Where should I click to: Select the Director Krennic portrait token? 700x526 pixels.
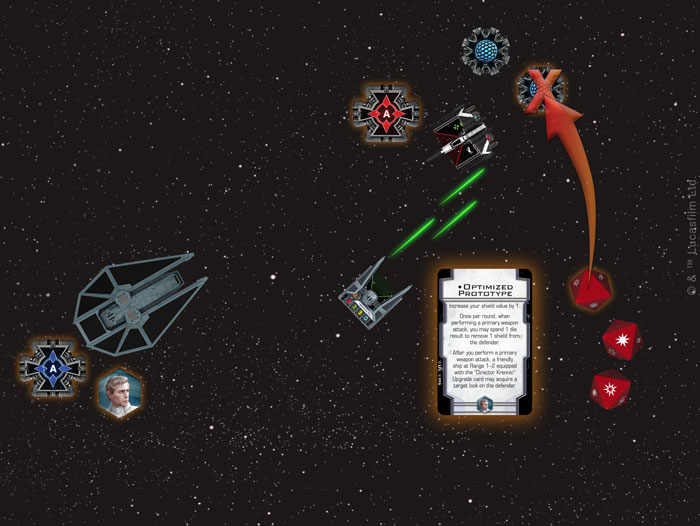tap(119, 390)
